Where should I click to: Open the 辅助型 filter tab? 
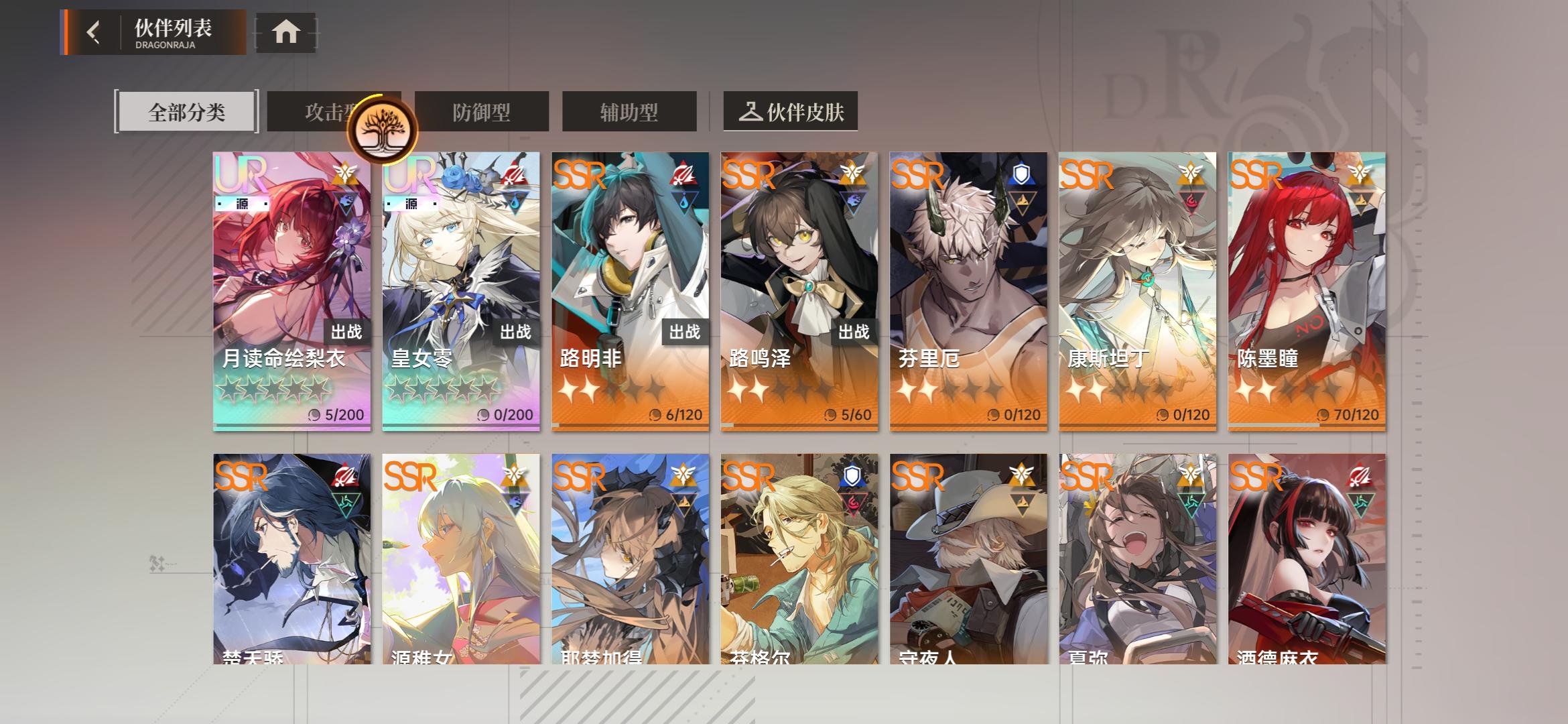point(629,111)
